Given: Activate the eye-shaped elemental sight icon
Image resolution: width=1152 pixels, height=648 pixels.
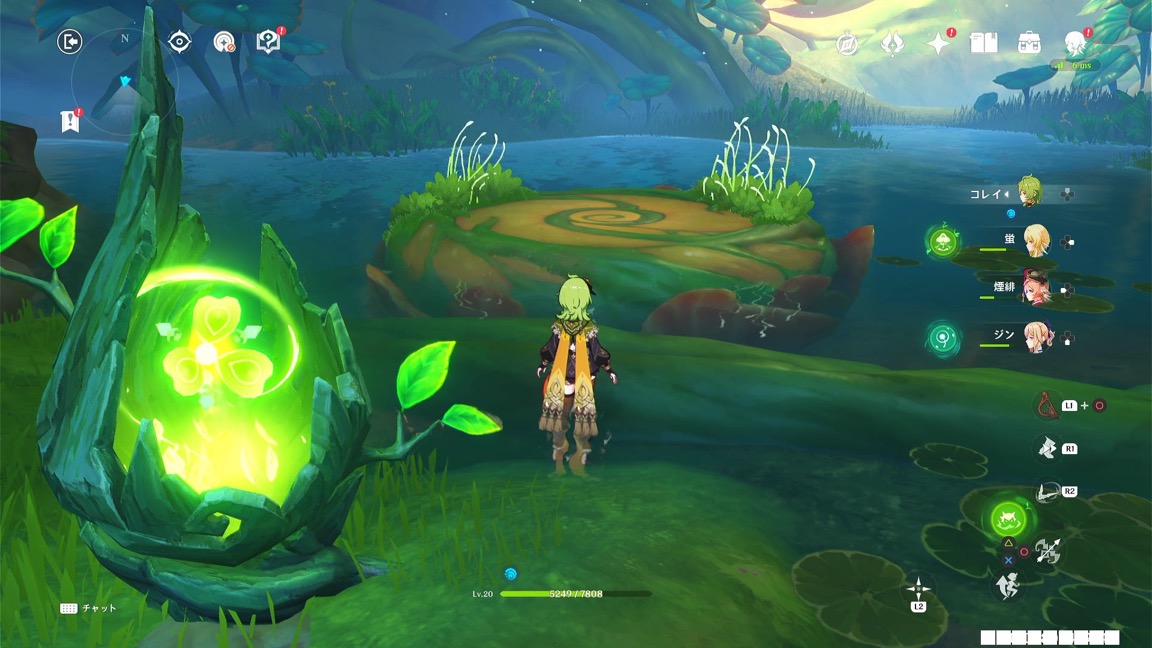Looking at the screenshot, I should [180, 41].
